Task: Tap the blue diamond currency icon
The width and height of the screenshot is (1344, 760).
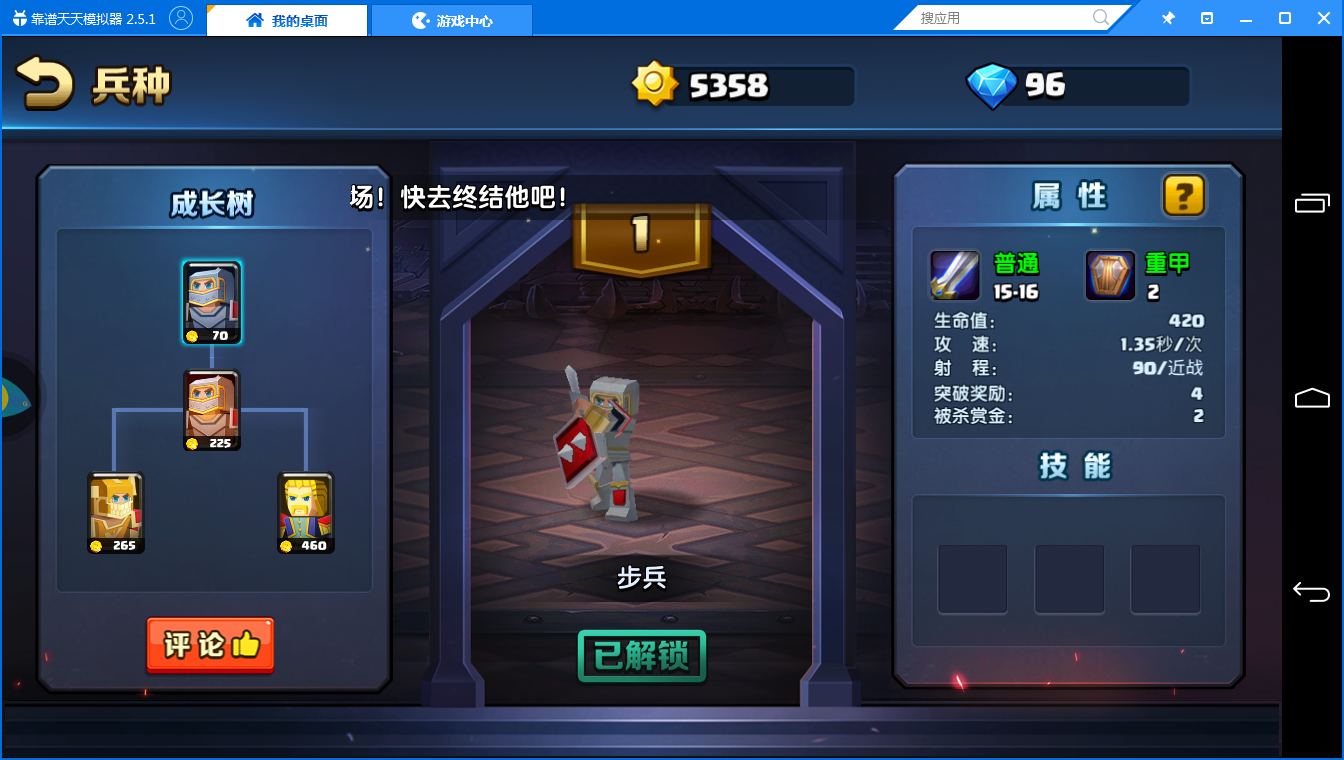Action: pyautogui.click(x=991, y=86)
